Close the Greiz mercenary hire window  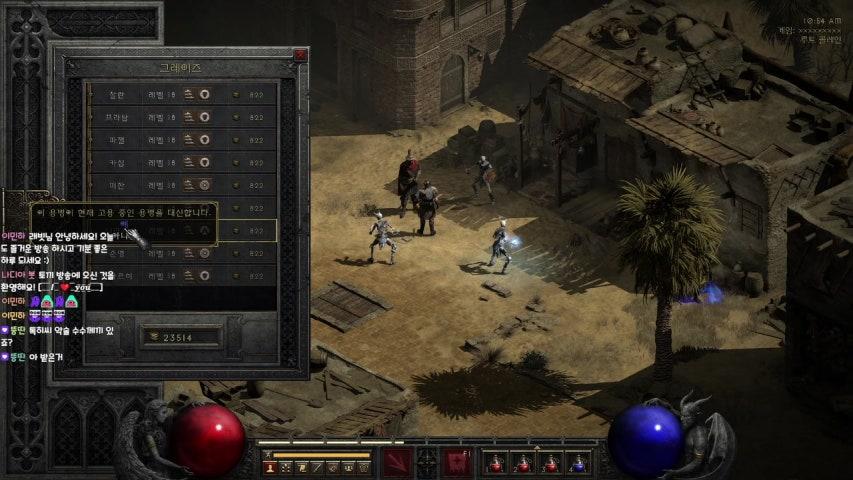pyautogui.click(x=300, y=56)
